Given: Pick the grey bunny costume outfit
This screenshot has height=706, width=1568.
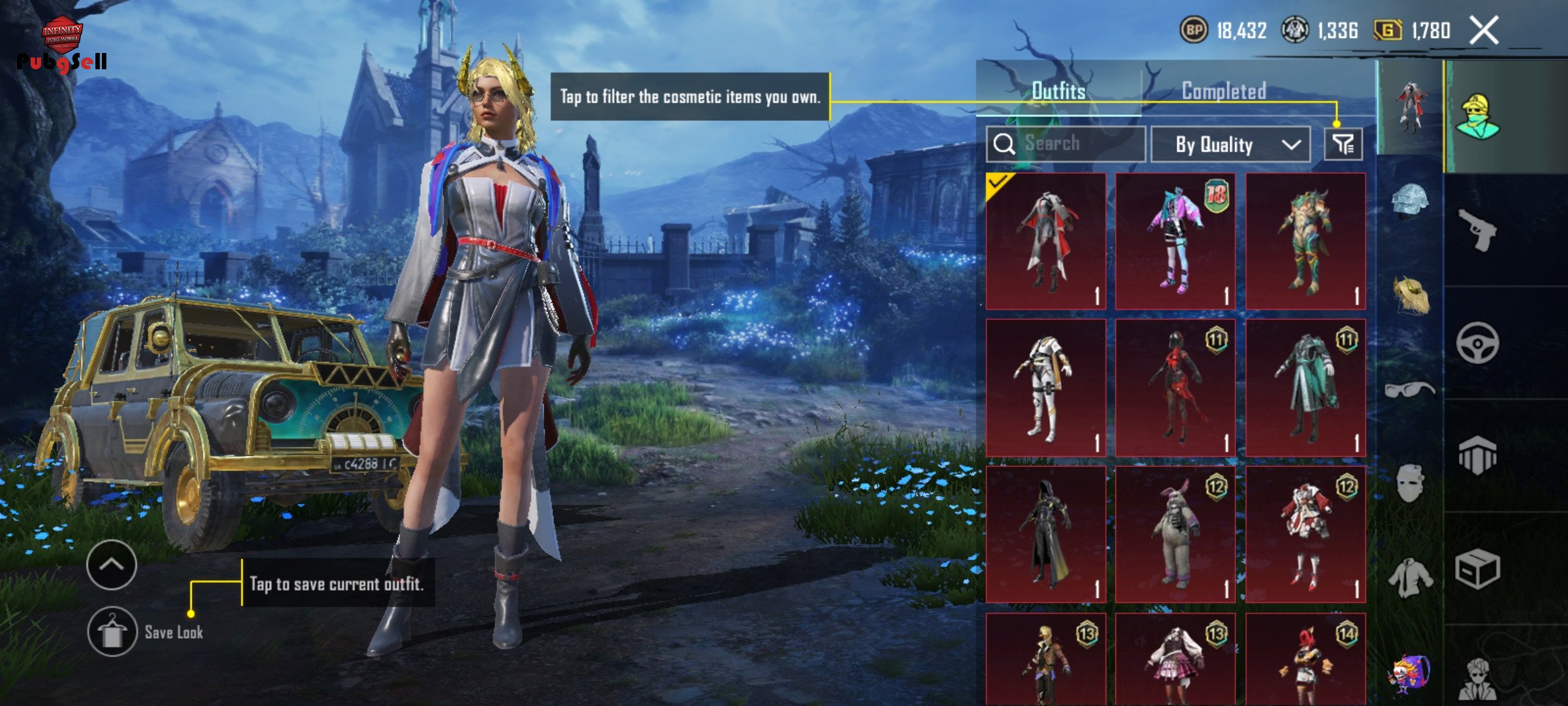Looking at the screenshot, I should pyautogui.click(x=1175, y=535).
